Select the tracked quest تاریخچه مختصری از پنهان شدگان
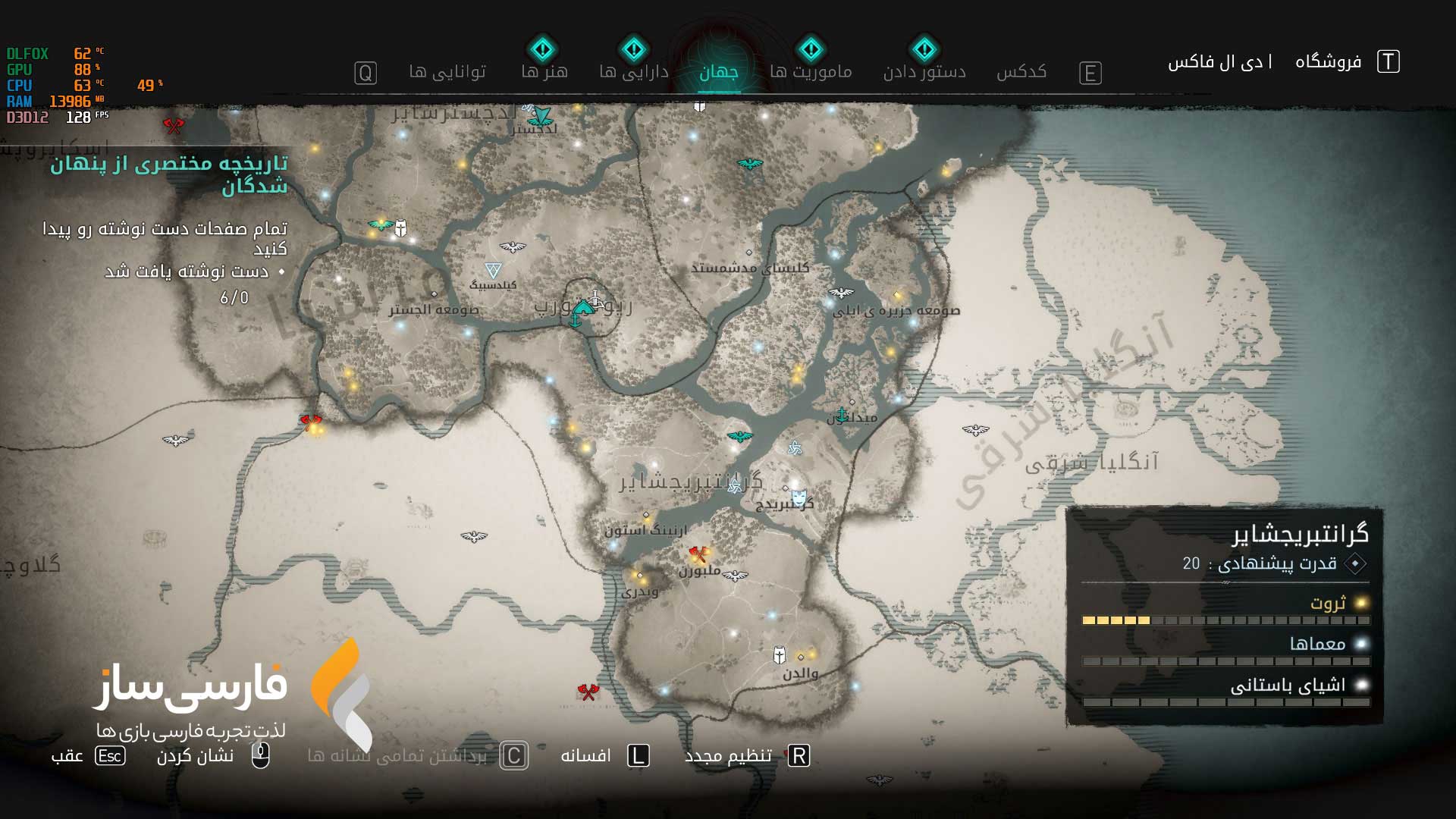1456x819 pixels. [168, 174]
